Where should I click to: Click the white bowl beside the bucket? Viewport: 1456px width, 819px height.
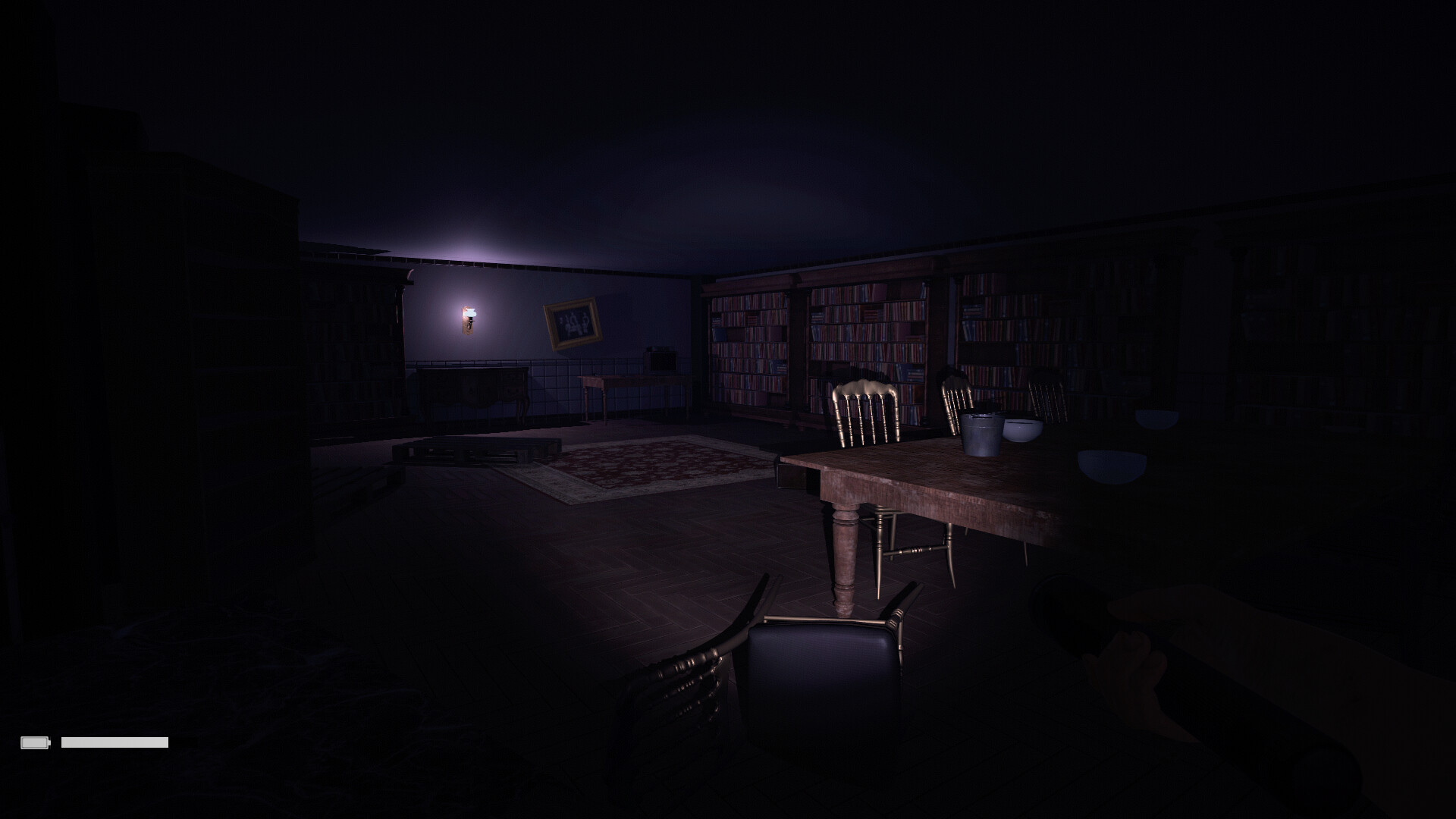click(1022, 430)
